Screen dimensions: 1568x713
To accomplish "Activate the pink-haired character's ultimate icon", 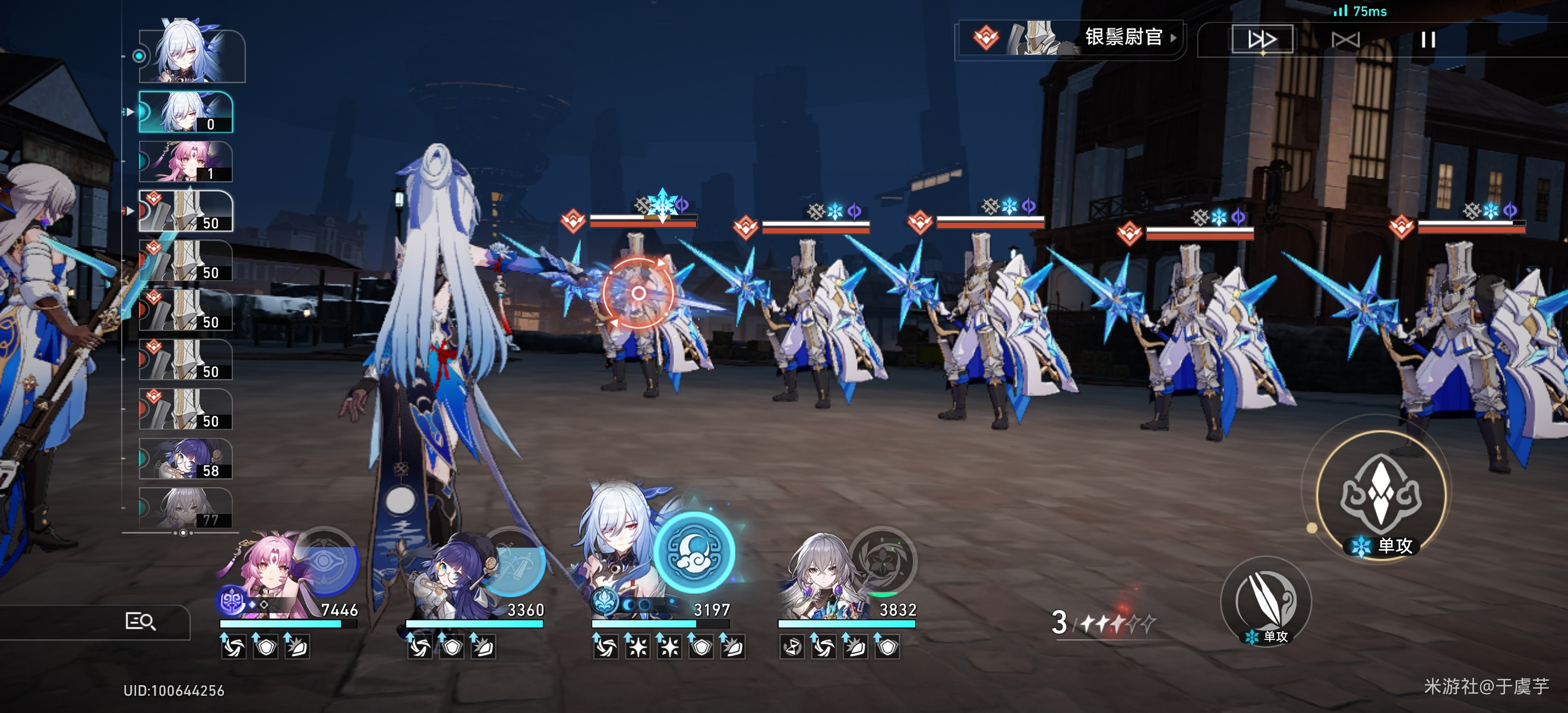I will (325, 561).
